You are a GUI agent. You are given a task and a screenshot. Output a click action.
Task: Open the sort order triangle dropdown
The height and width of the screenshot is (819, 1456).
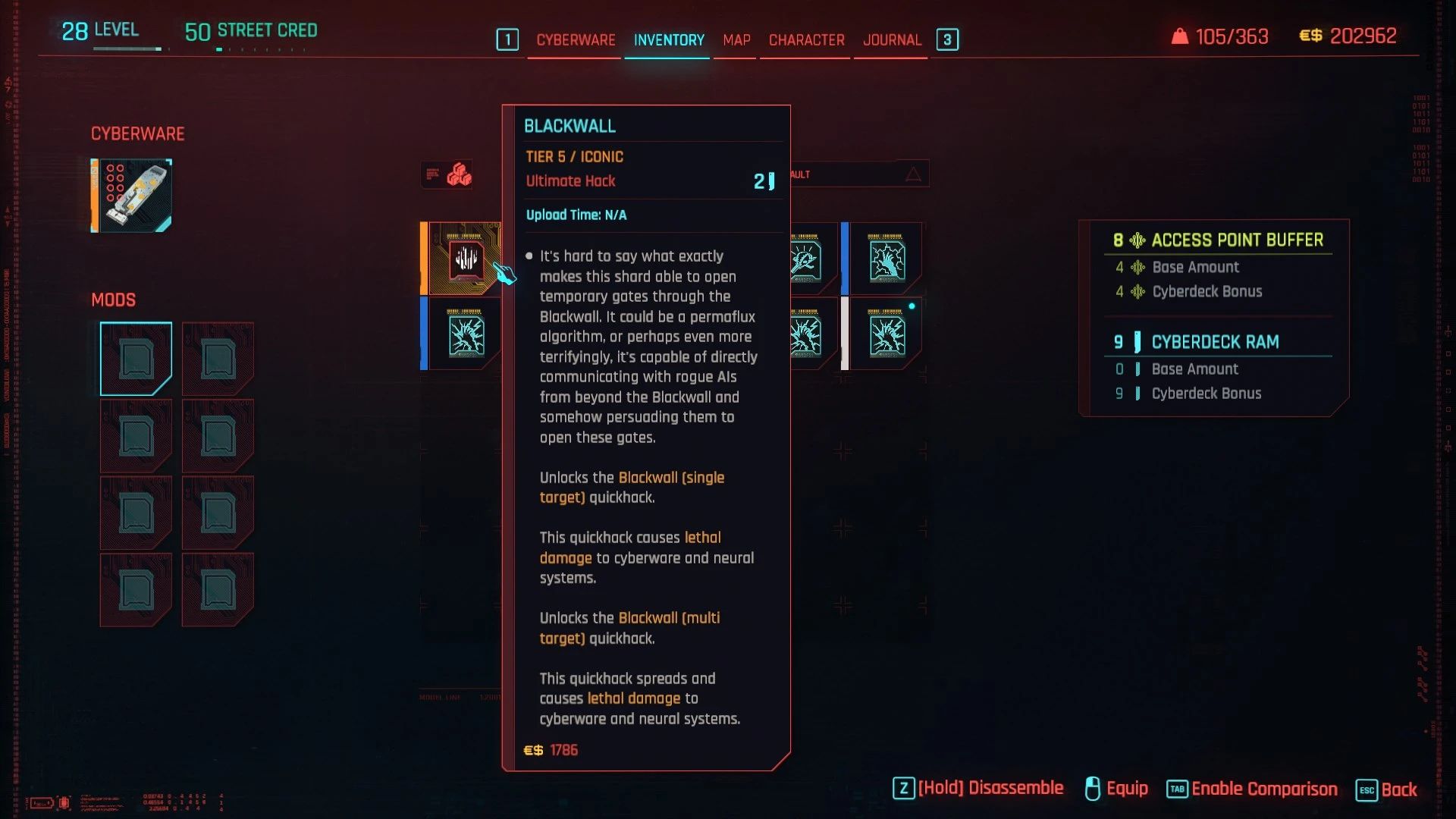[x=914, y=173]
